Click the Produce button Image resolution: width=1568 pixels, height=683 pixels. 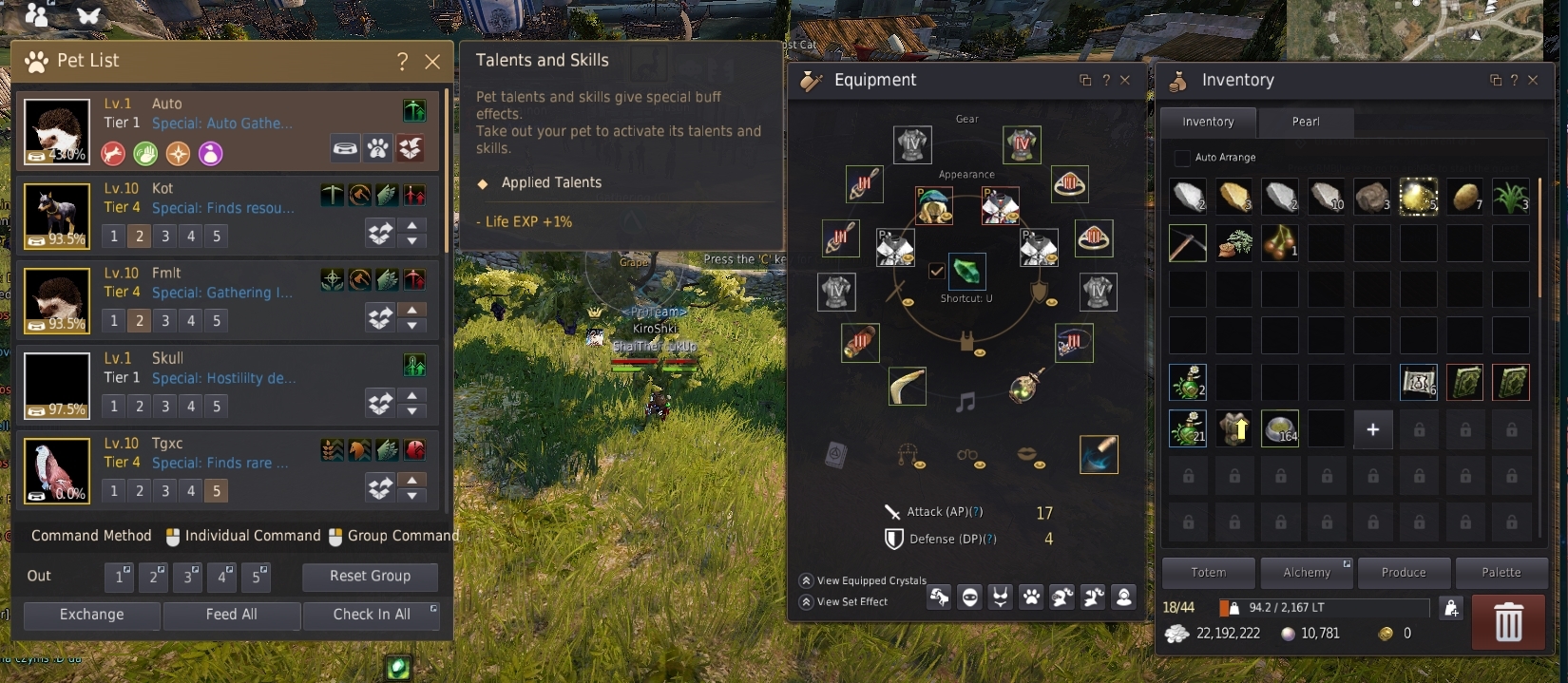pyautogui.click(x=1404, y=573)
